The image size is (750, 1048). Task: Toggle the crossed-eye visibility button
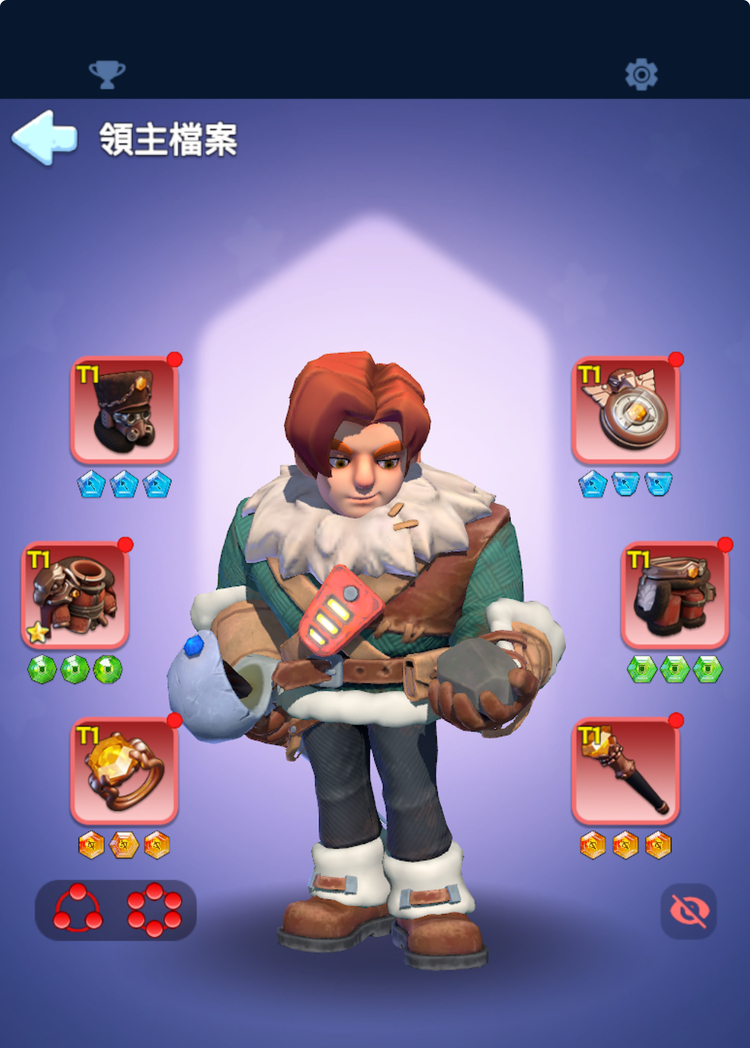point(688,910)
